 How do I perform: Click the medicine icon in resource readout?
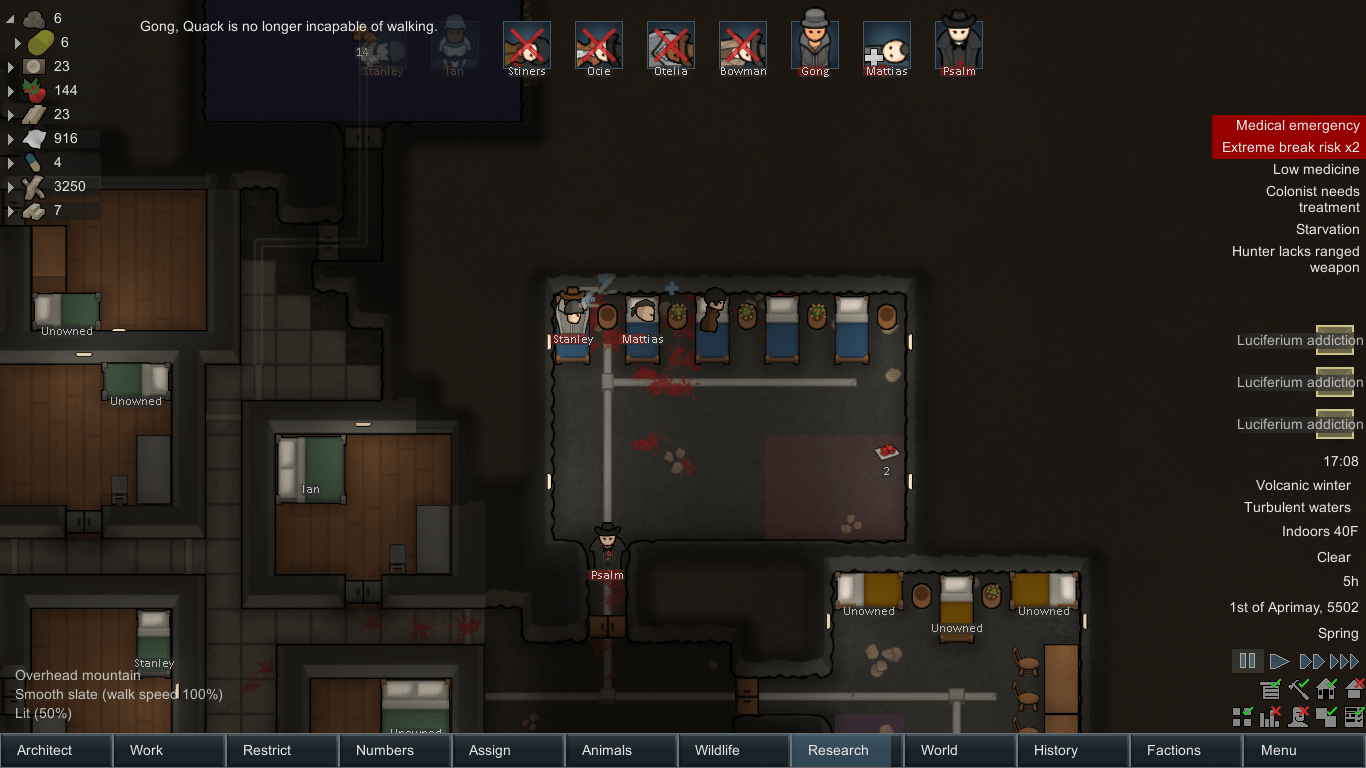(33, 162)
